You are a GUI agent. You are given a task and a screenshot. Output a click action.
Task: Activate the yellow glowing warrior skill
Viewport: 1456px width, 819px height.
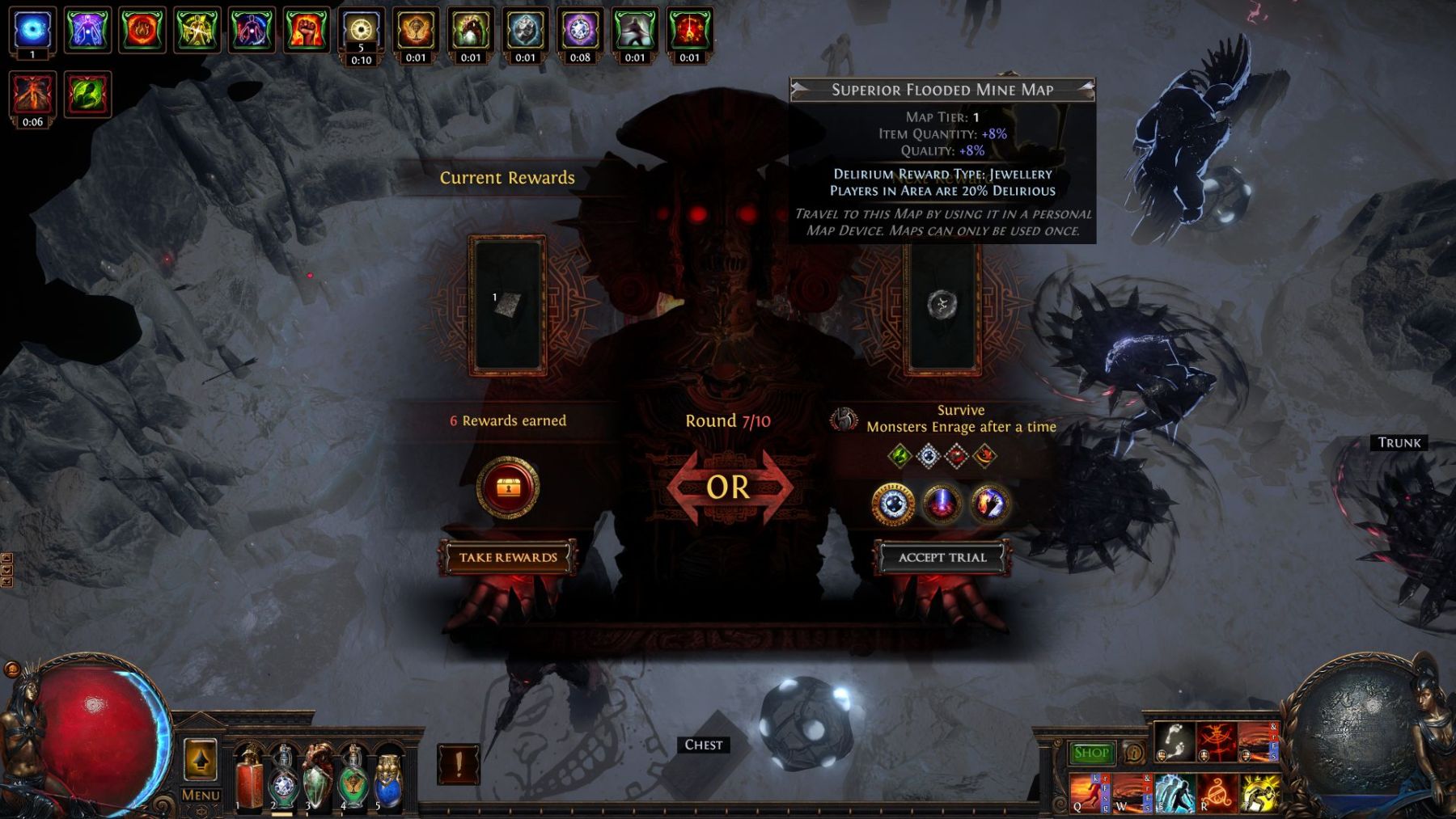1259,793
